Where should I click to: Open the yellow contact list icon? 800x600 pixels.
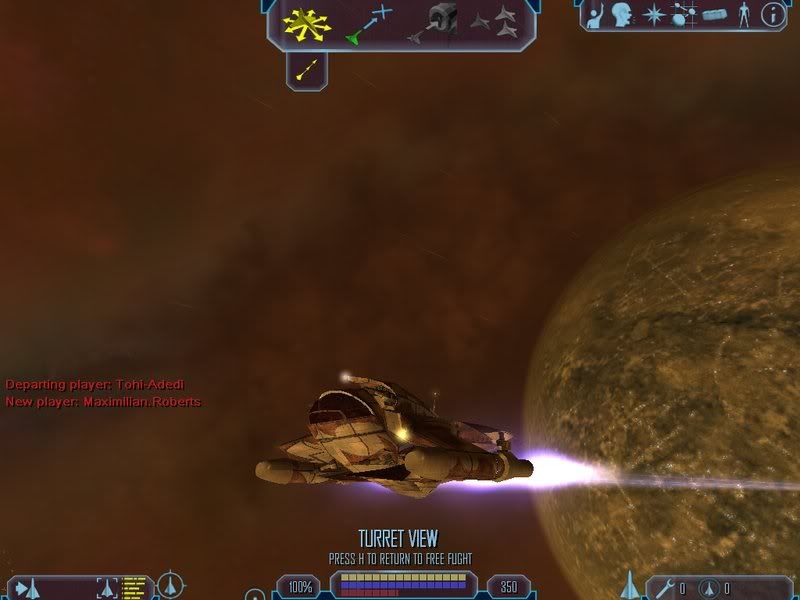(135, 586)
